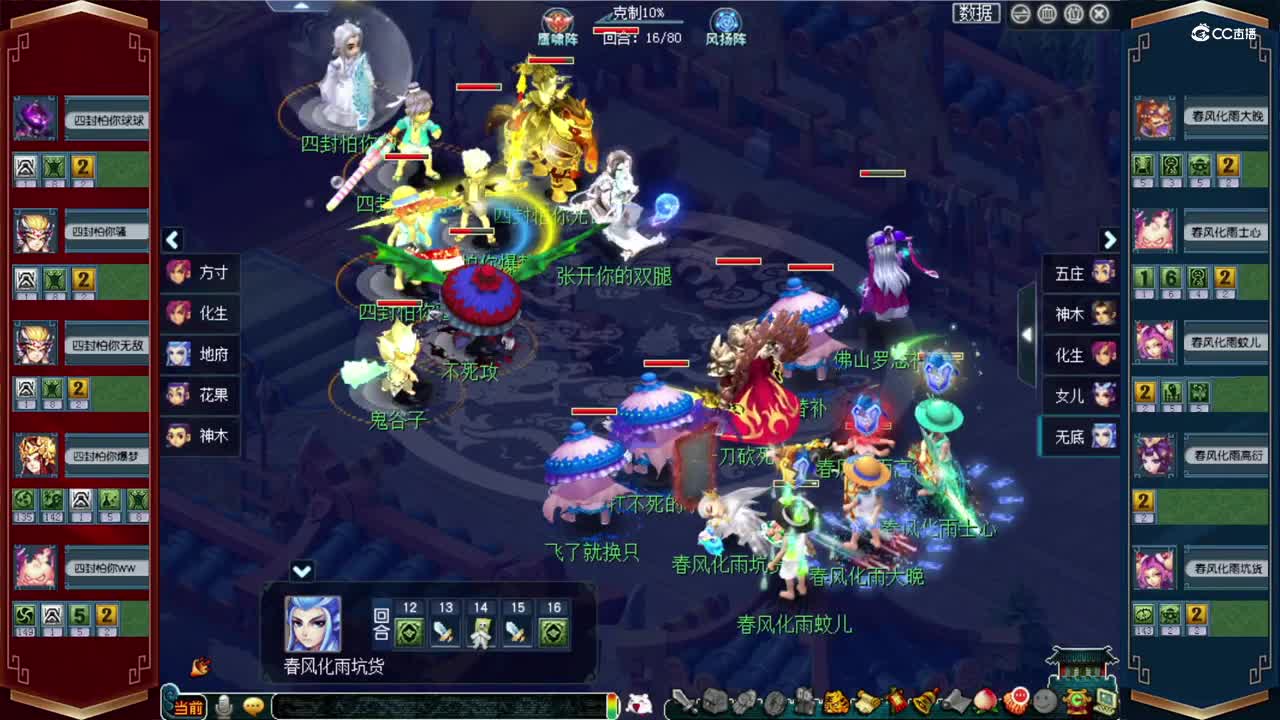The height and width of the screenshot is (720, 1280).
Task: Expand the right panel via right arrow chevron
Action: pyautogui.click(x=1110, y=241)
